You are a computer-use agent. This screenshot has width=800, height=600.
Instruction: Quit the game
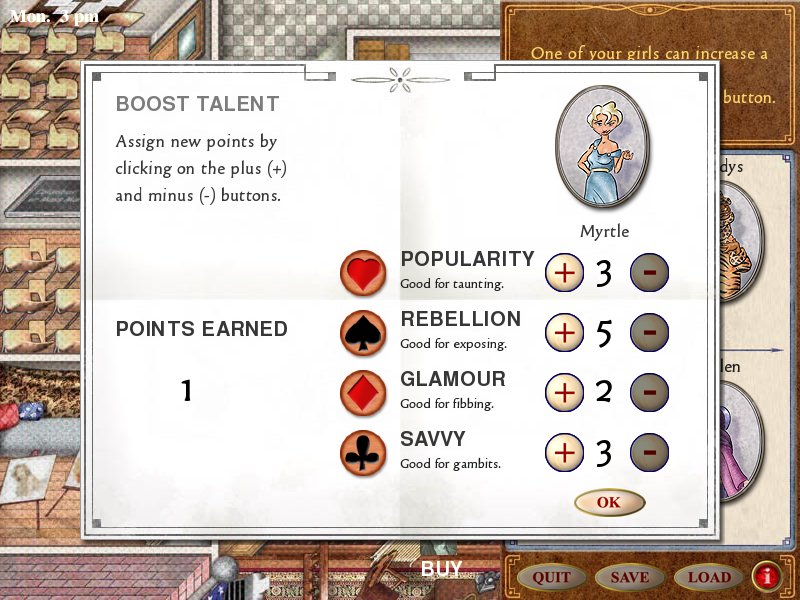coord(551,577)
